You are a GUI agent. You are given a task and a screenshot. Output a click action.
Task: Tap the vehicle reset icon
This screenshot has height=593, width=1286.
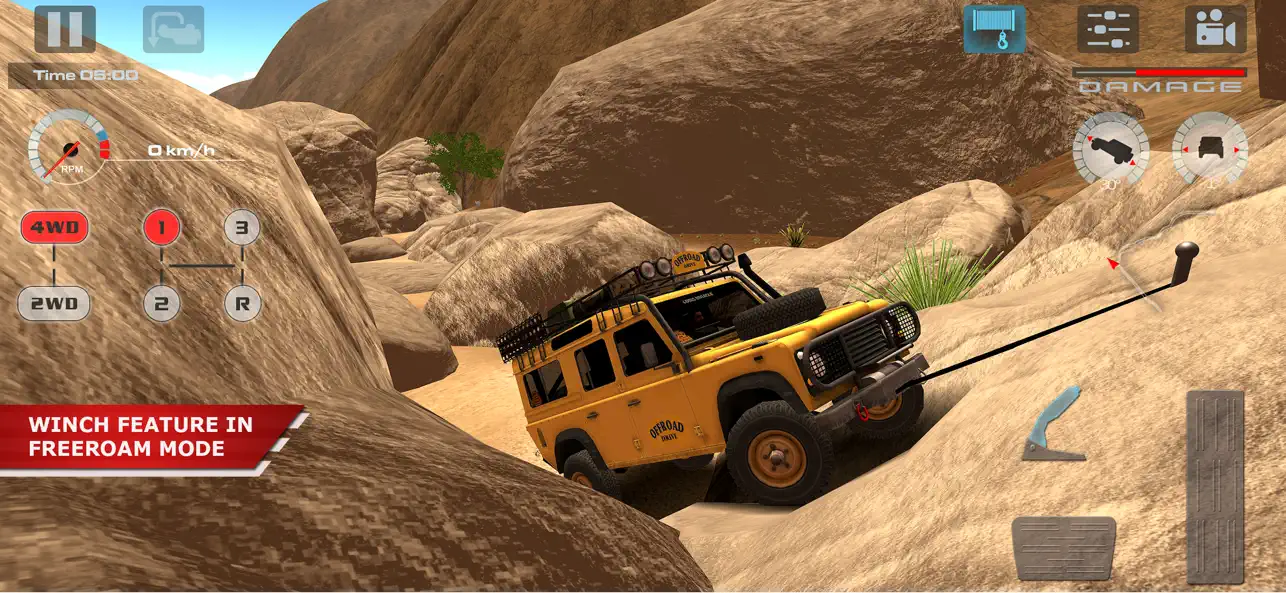173,29
